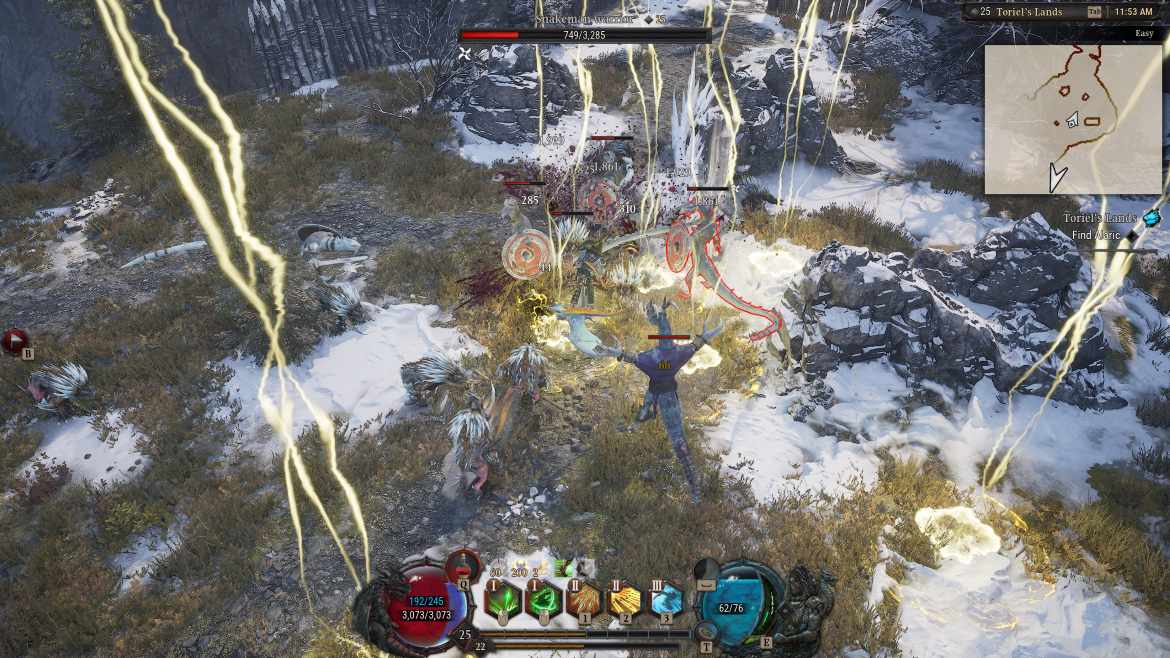Open the minimap of Toriel's Lands

pos(1073,119)
